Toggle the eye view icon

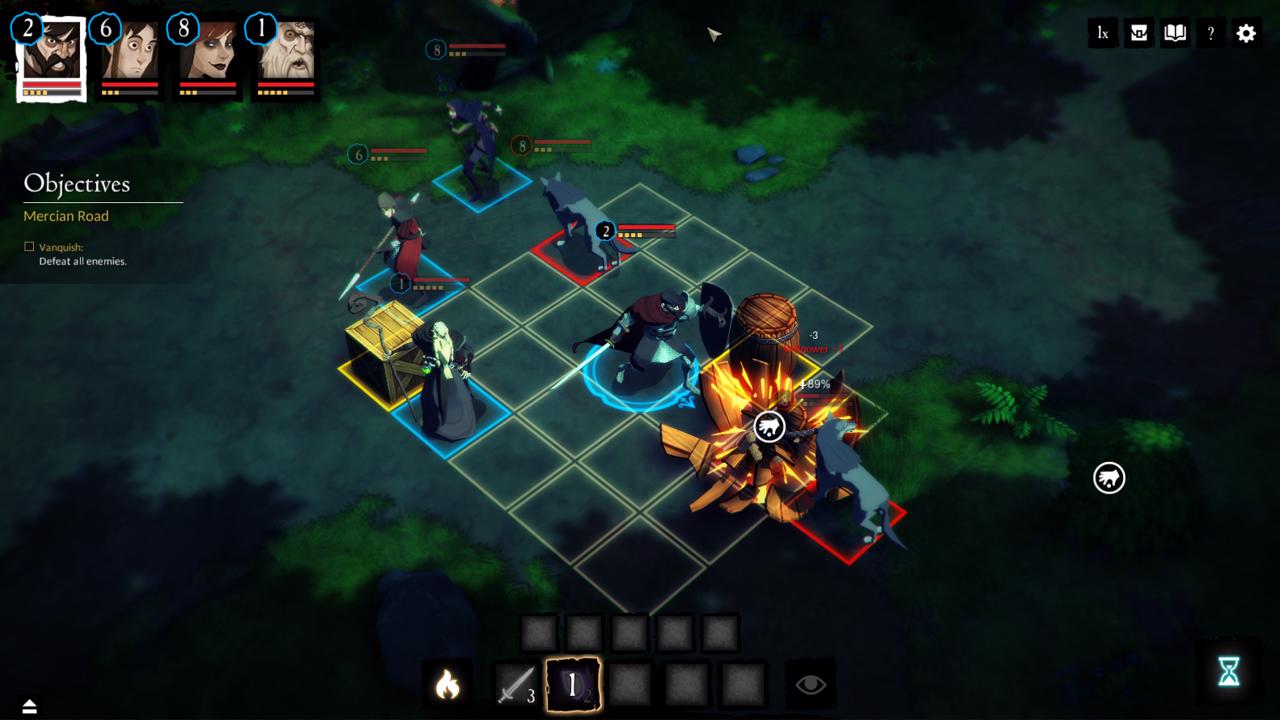tap(811, 685)
